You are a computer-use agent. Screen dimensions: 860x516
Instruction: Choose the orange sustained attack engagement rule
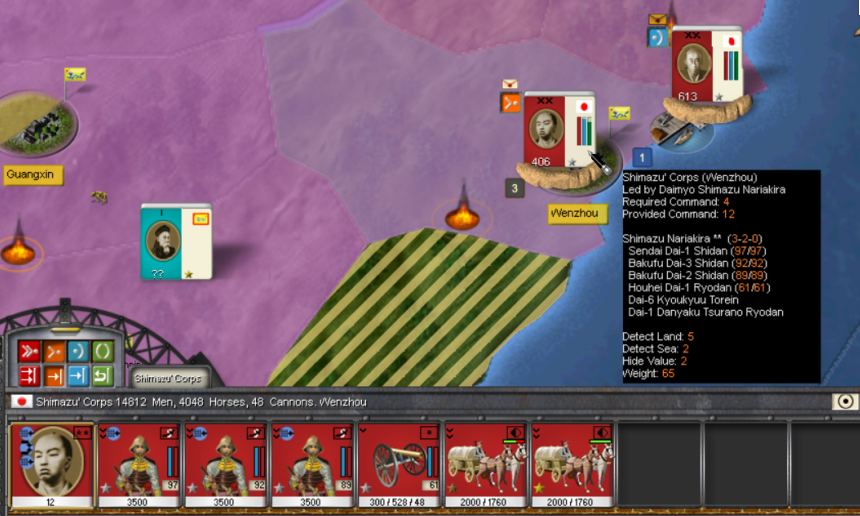[x=53, y=376]
